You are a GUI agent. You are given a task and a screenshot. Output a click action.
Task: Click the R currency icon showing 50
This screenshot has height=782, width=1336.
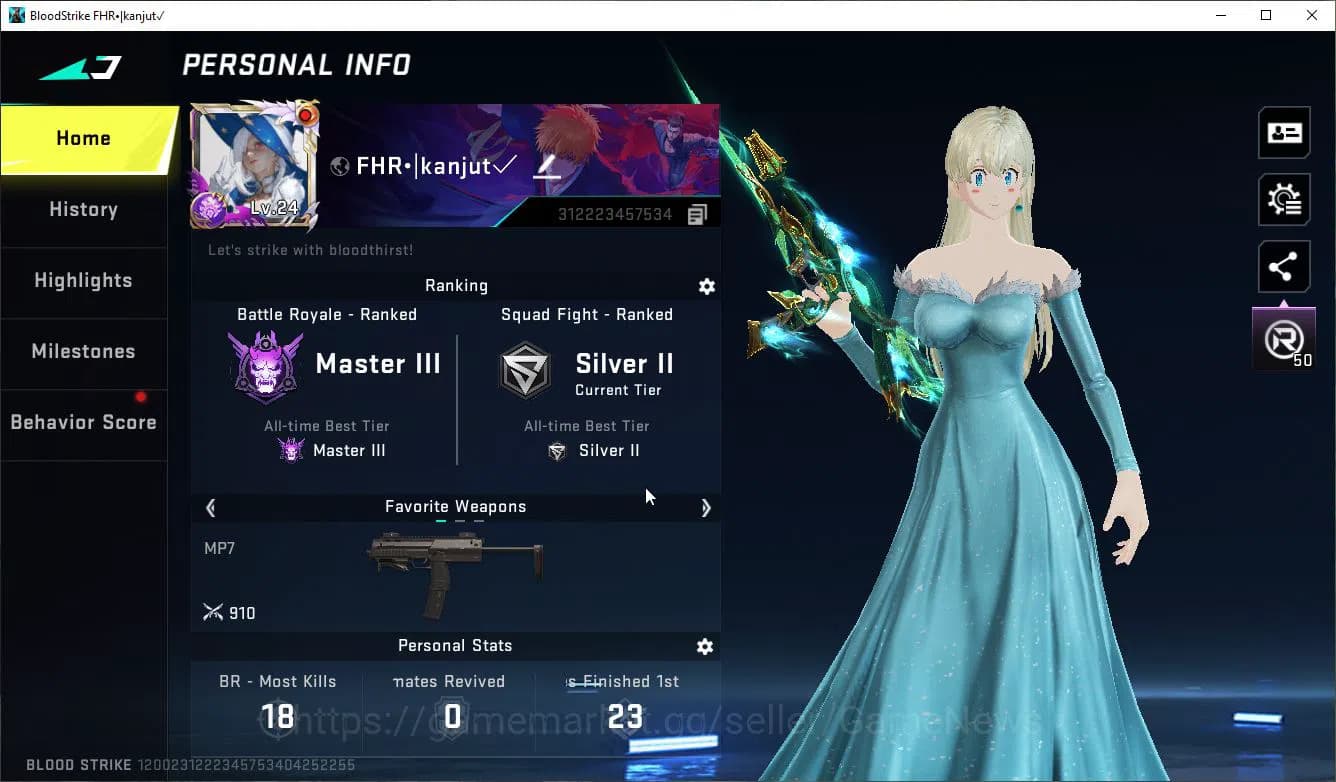1283,337
